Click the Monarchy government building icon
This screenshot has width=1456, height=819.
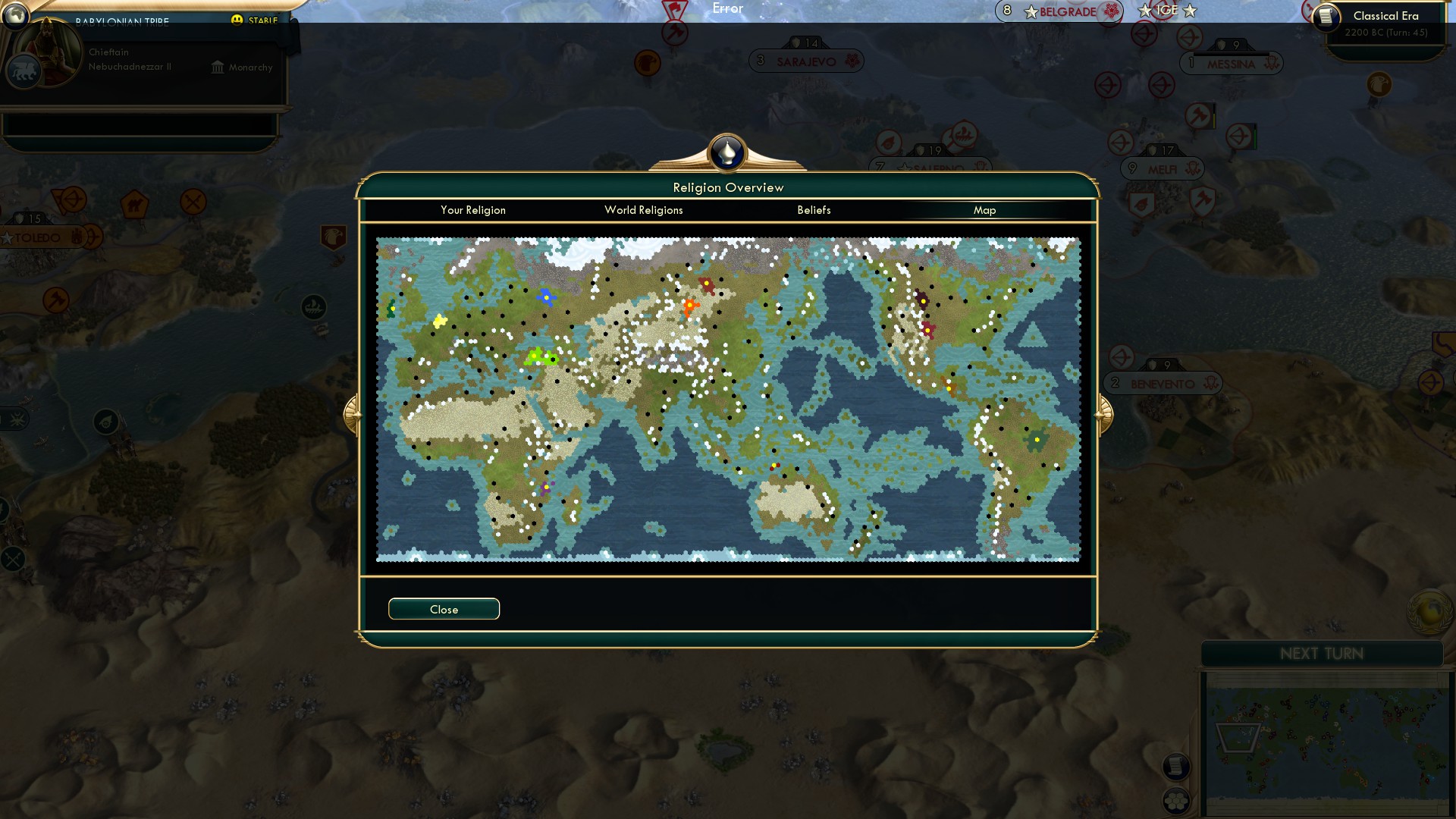(217, 67)
